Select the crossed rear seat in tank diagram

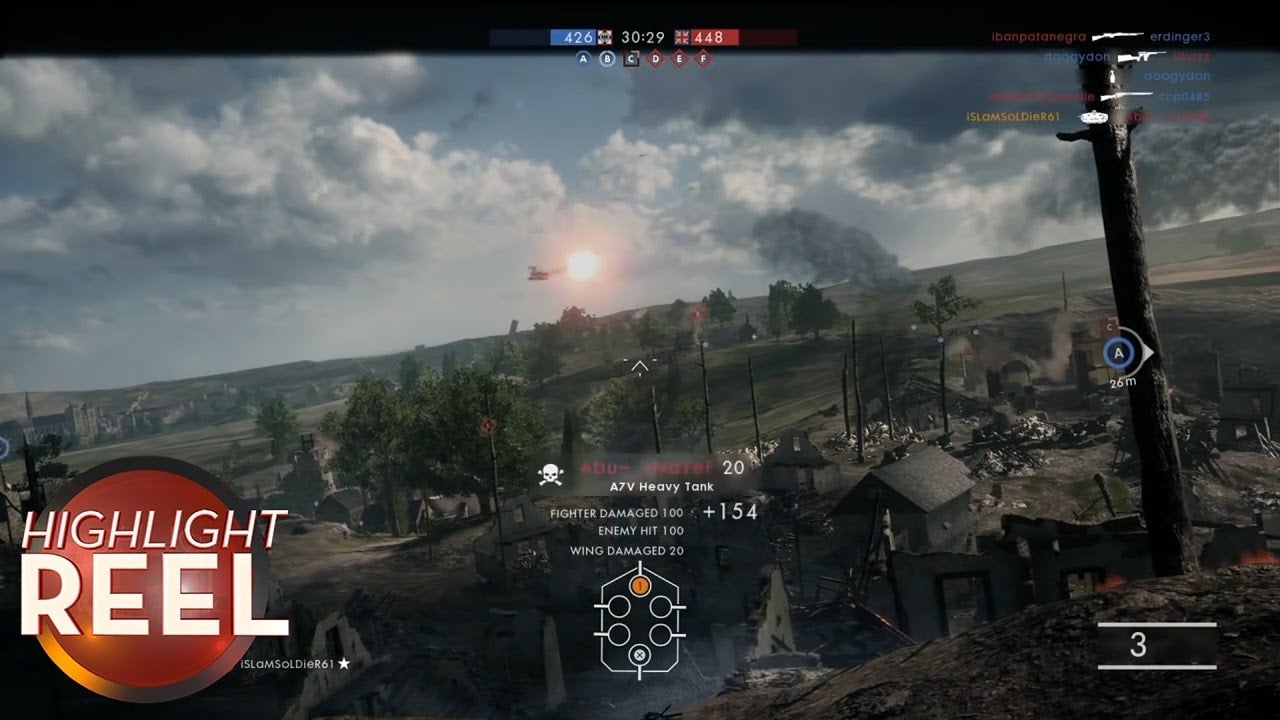(x=640, y=656)
